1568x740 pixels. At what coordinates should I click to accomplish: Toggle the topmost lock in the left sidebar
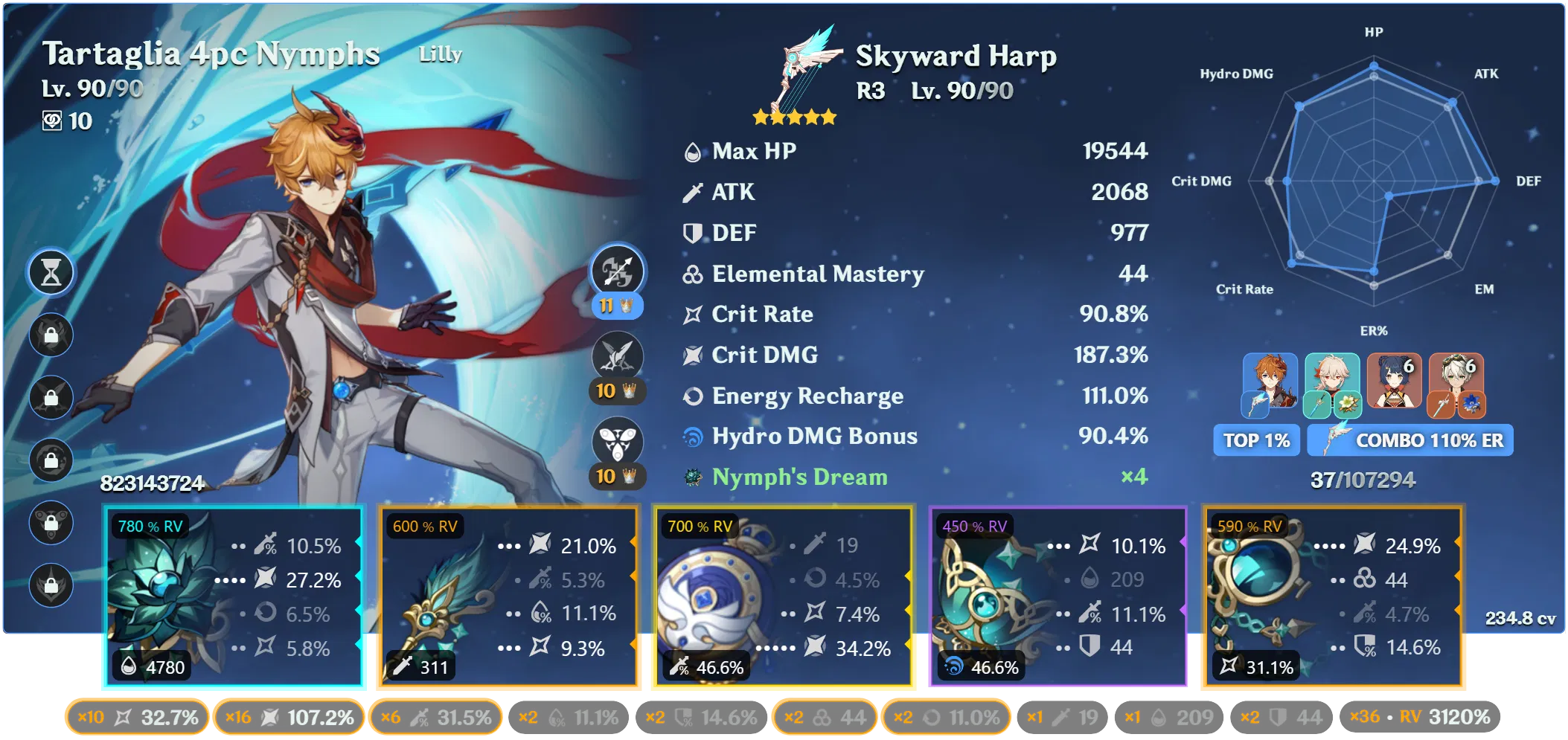point(51,335)
